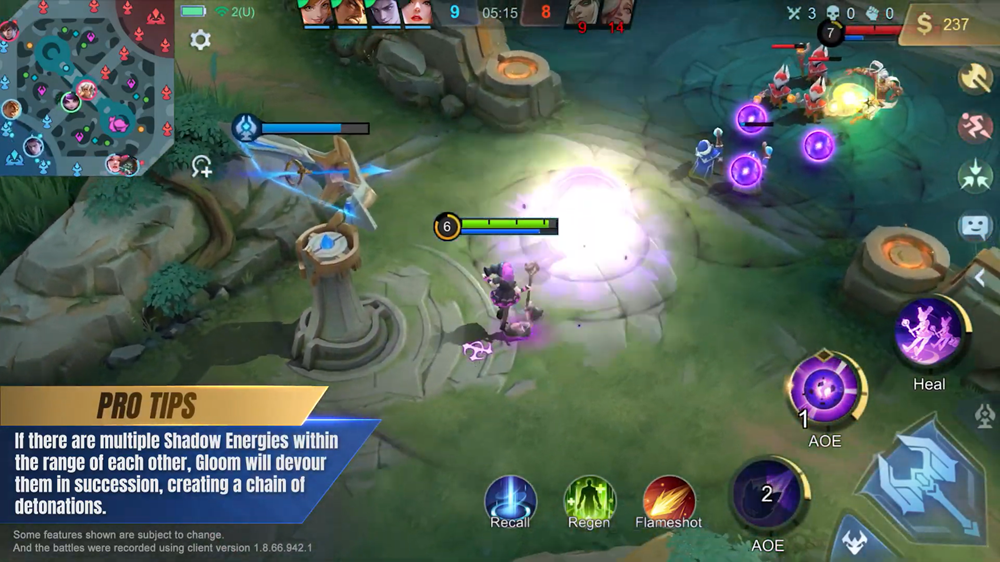Send the running-figure retreat command
The height and width of the screenshot is (562, 1000).
click(974, 127)
